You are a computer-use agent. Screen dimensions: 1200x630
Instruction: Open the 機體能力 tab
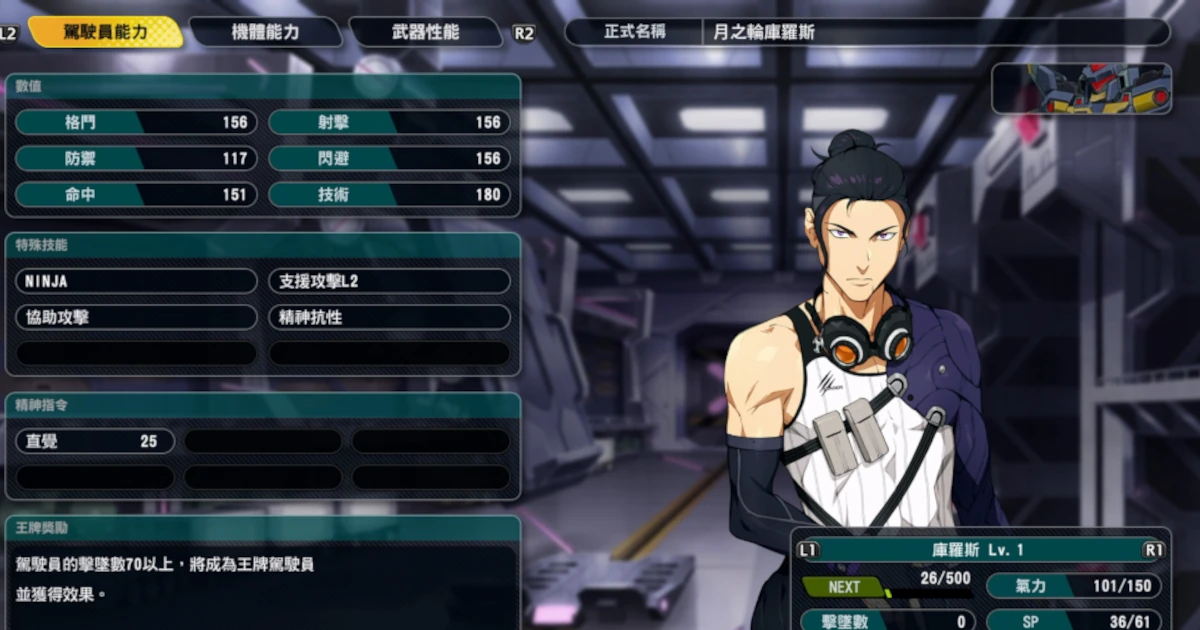[265, 32]
